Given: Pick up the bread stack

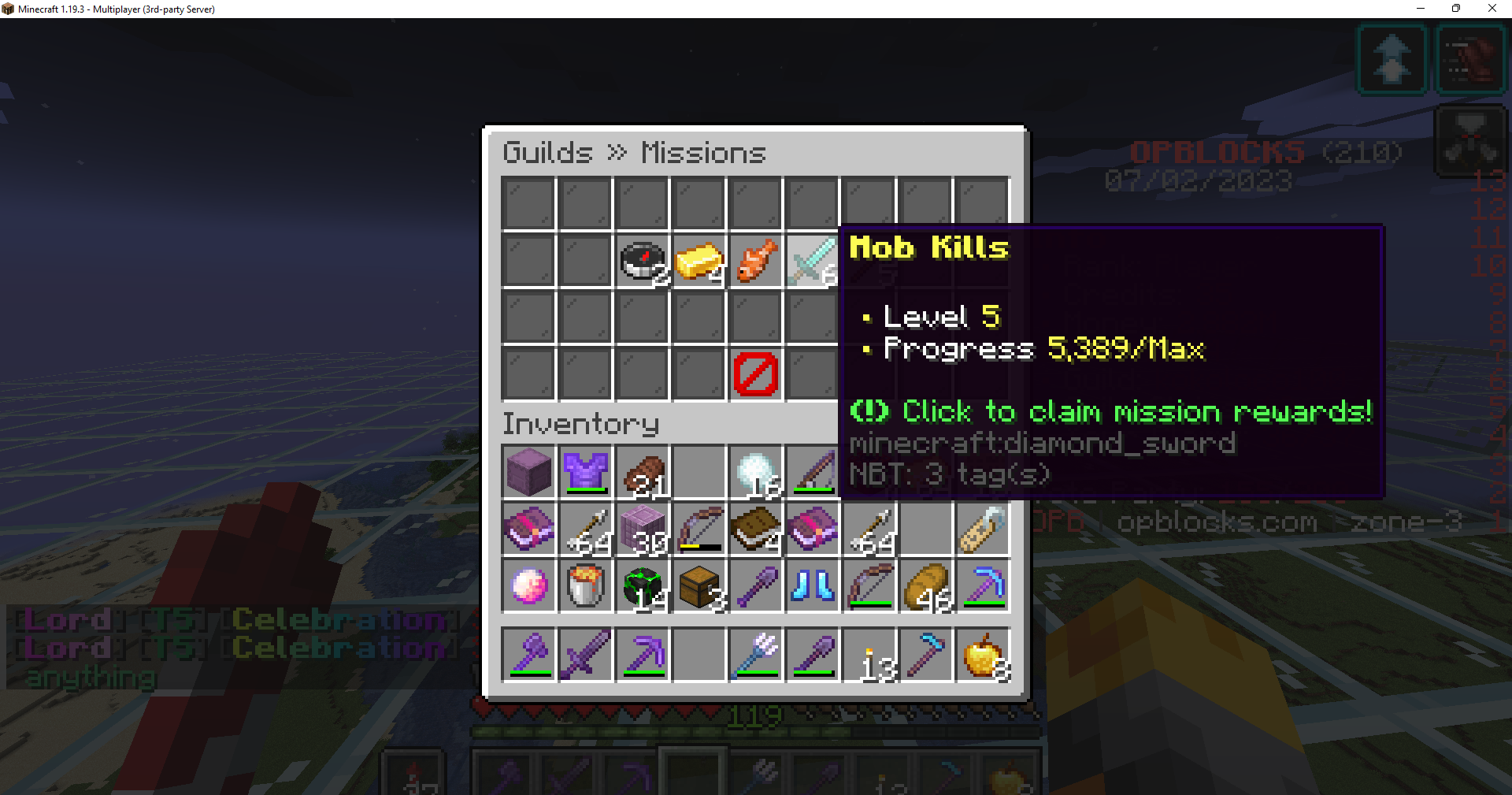Looking at the screenshot, I should point(925,585).
